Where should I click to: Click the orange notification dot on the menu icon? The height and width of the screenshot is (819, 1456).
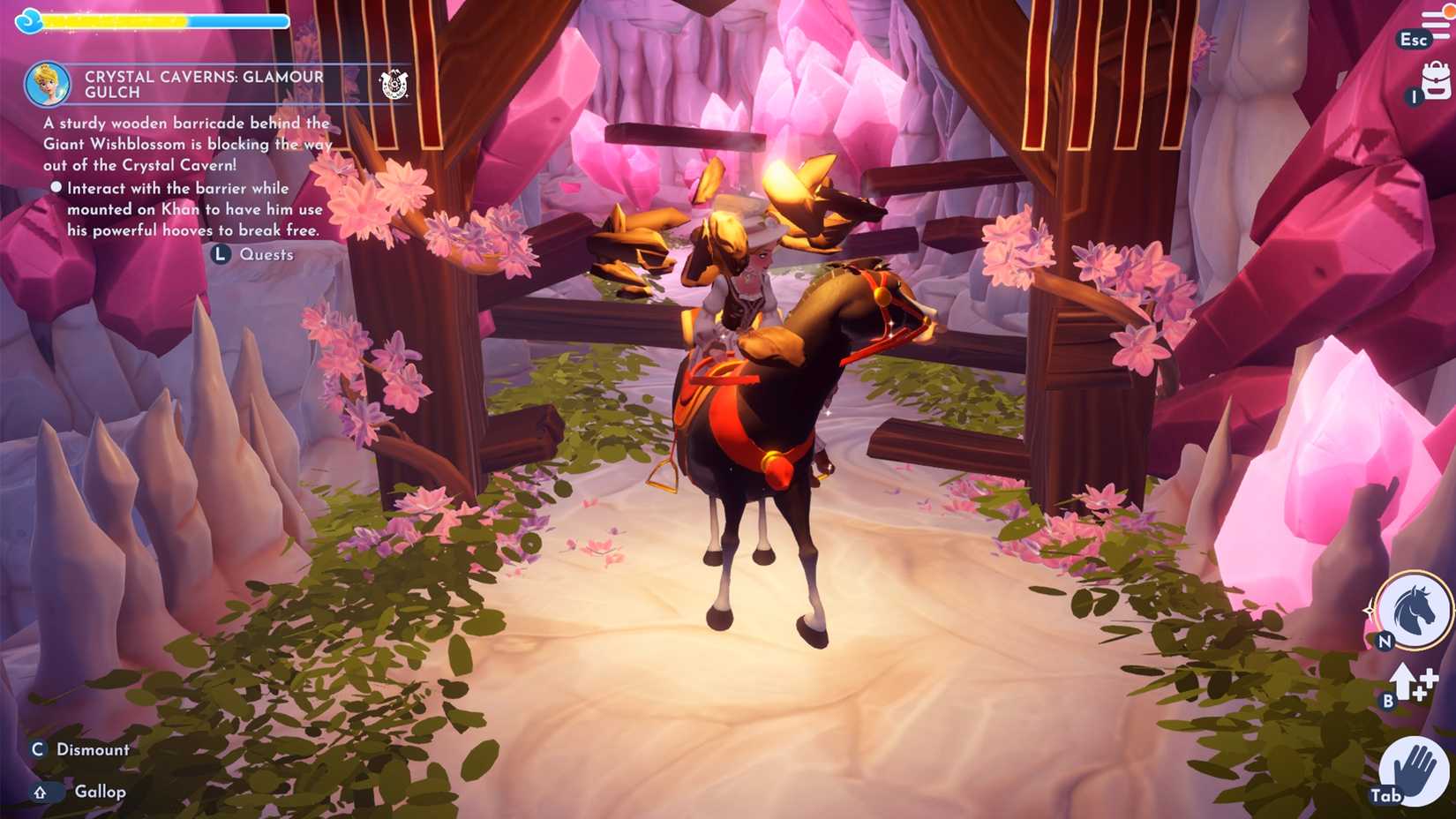point(1449,11)
